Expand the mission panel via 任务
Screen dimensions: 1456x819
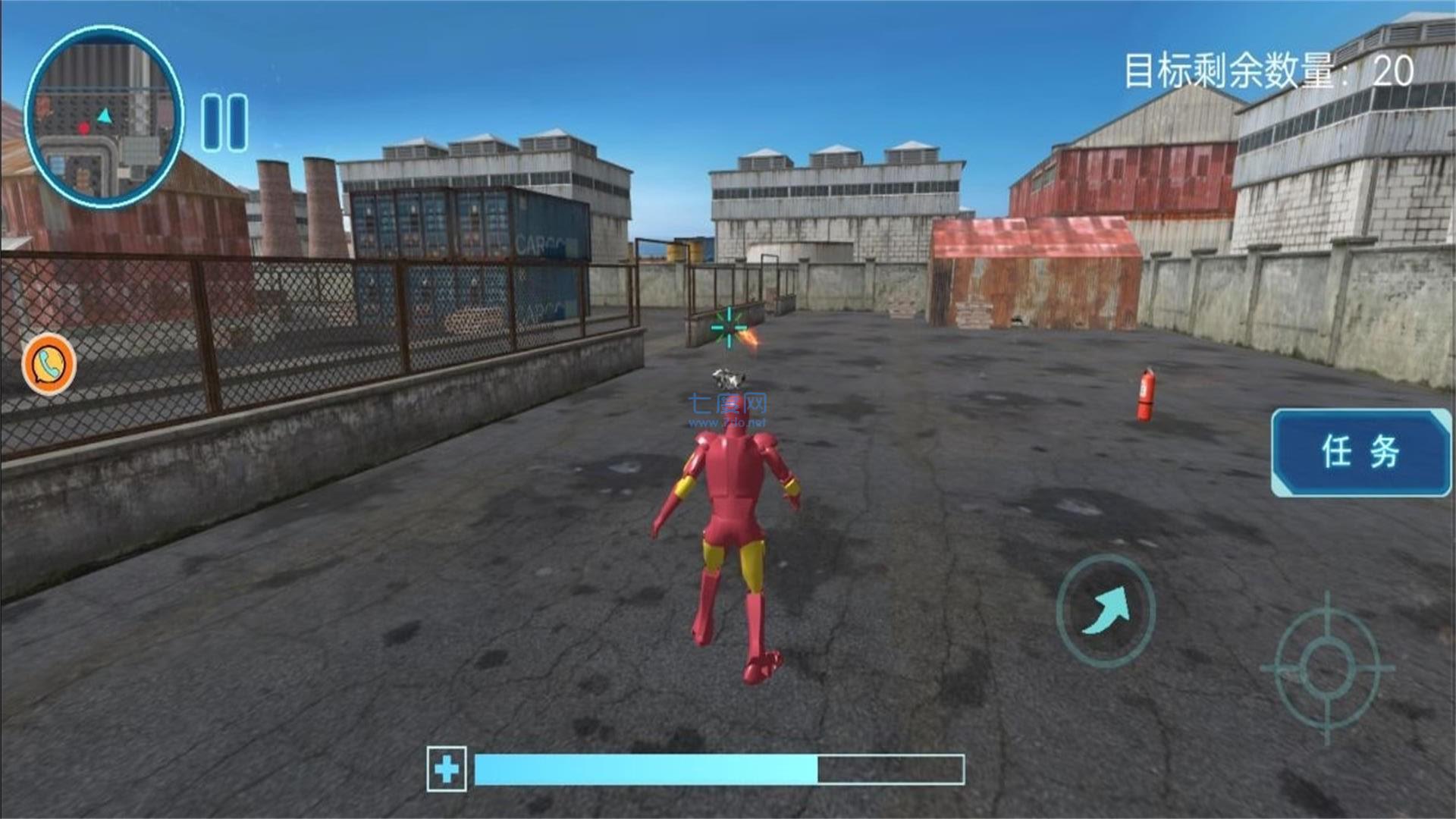(1361, 451)
